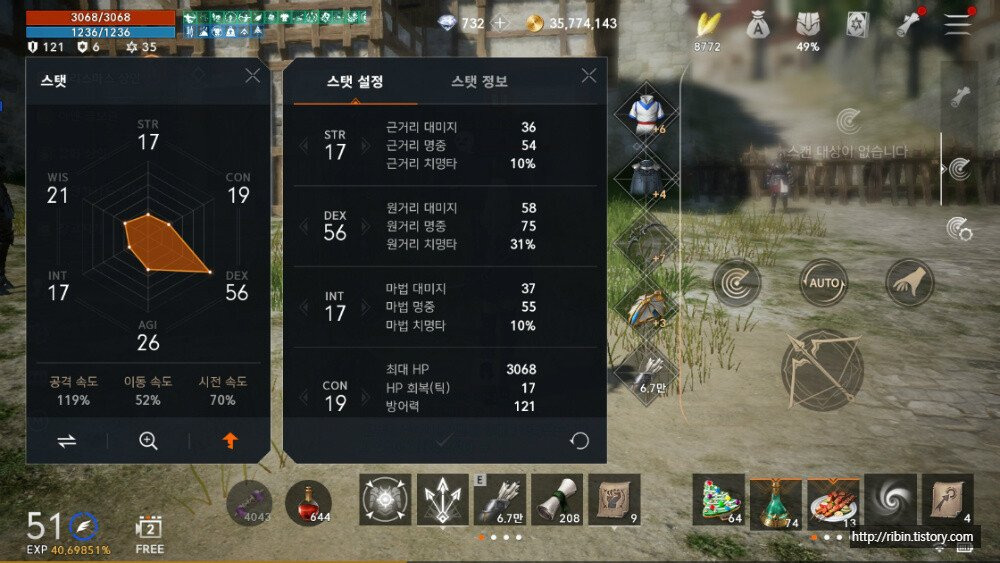The image size is (1000, 563).
Task: Select the white armor equipment slot
Action: [x=645, y=115]
